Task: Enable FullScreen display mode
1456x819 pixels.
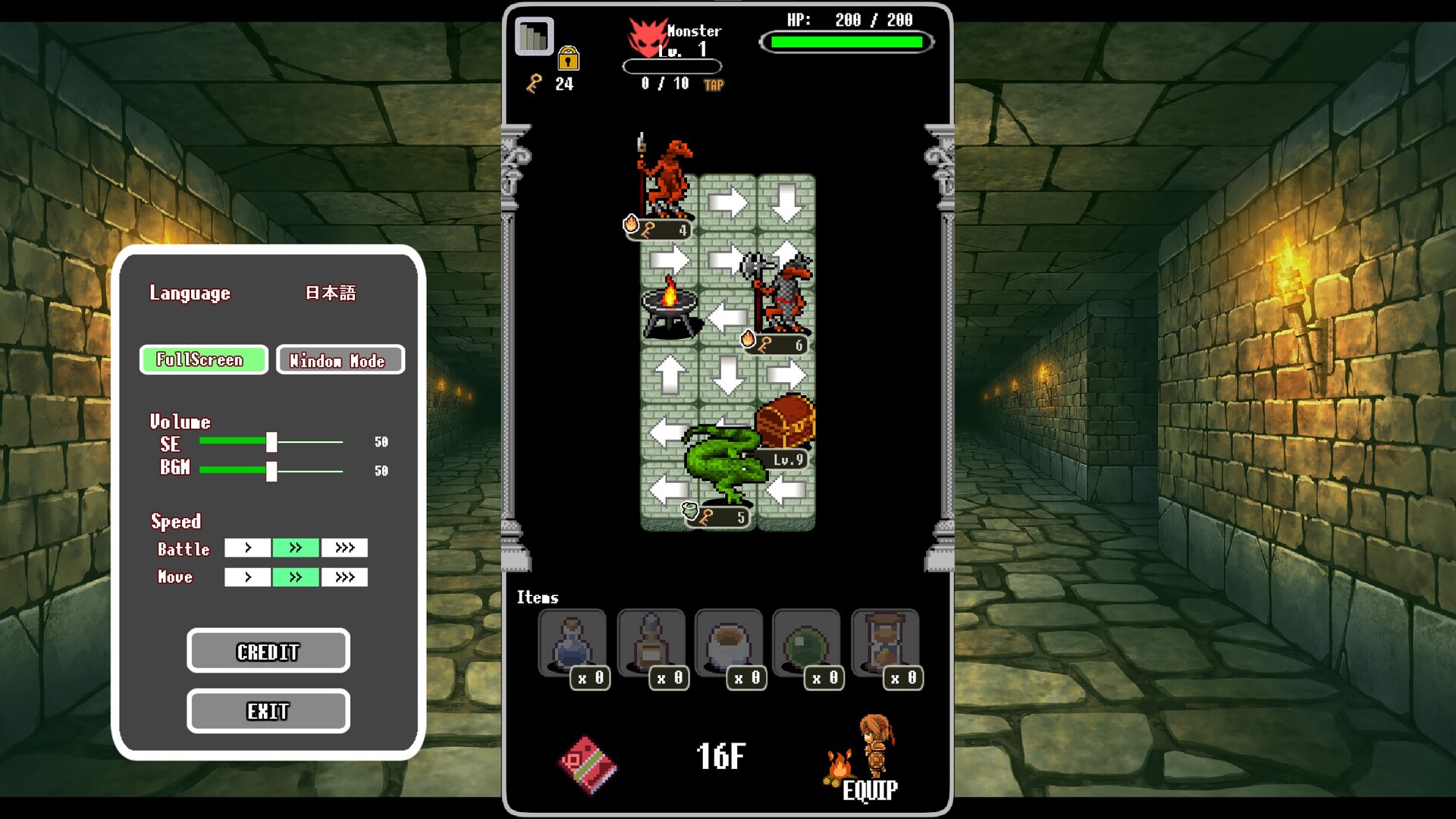Action: [x=202, y=360]
